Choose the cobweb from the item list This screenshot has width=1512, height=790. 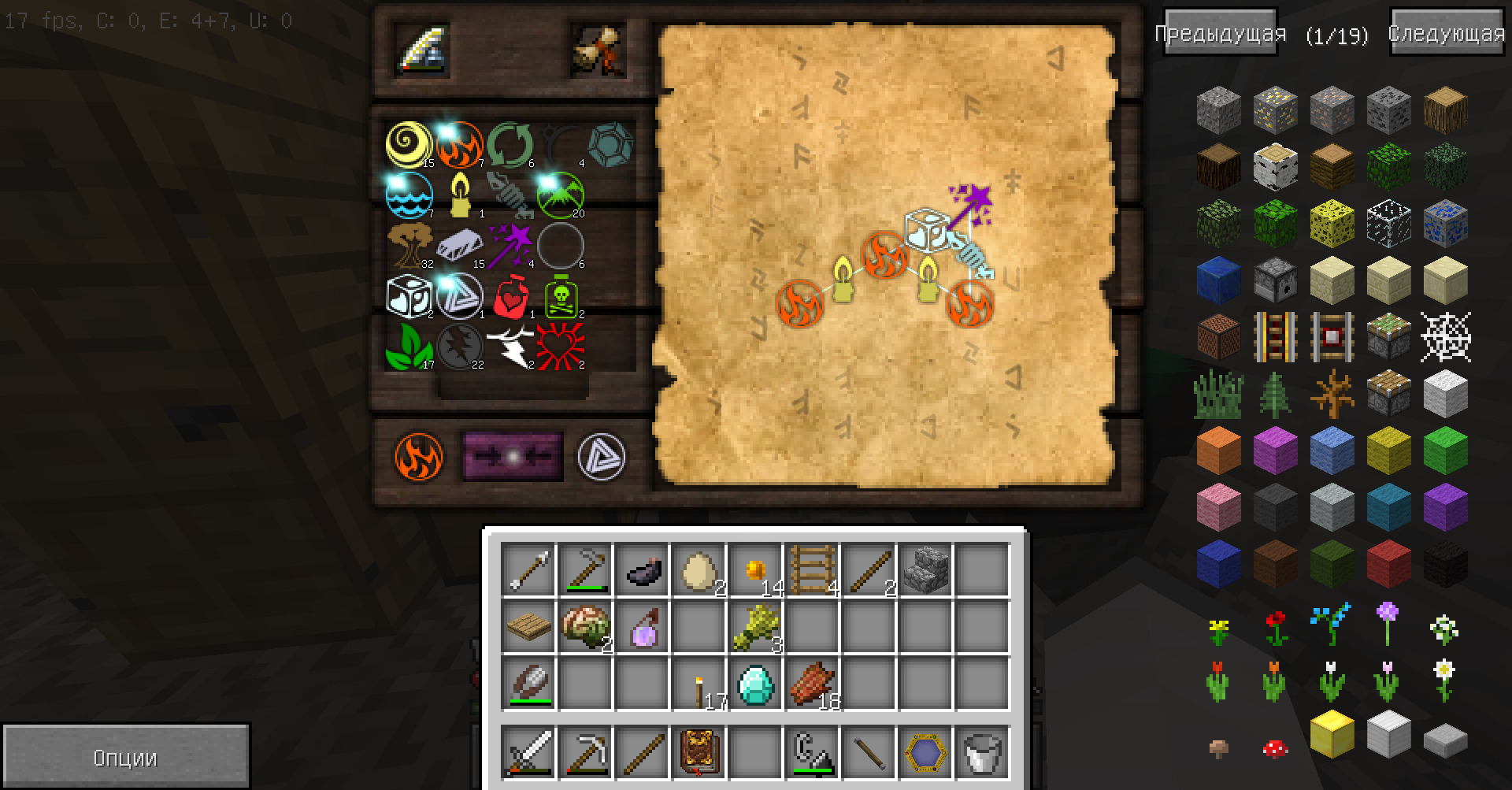[x=1445, y=337]
